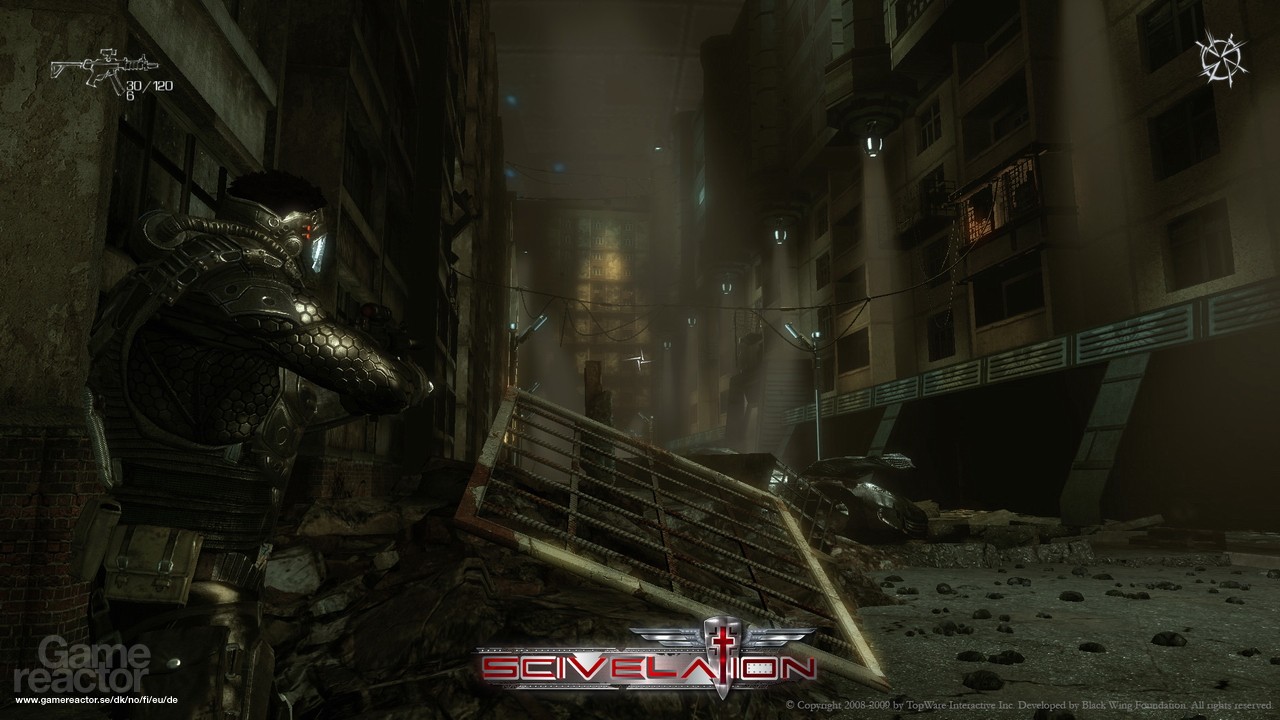
Task: Click the rifle's scope attachment icon
Action: pos(108,54)
